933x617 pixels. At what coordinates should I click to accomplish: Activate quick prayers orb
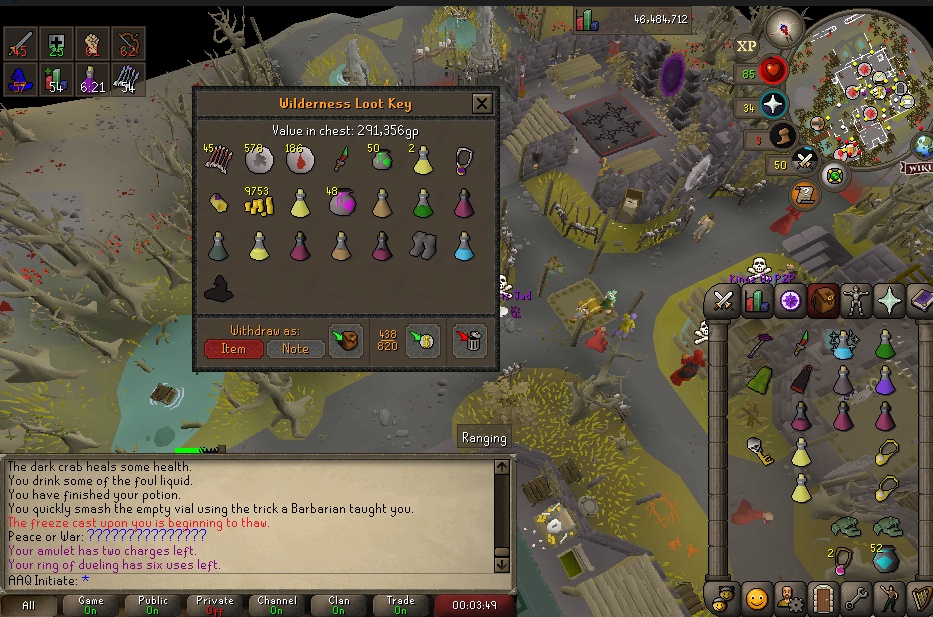pos(772,104)
